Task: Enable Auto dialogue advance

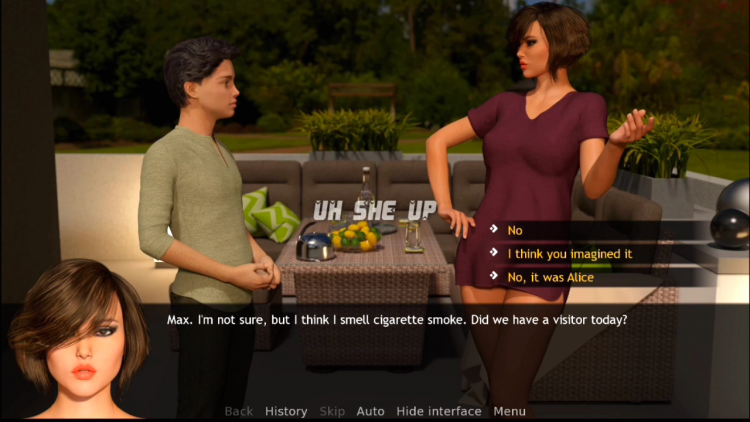Action: click(x=370, y=411)
